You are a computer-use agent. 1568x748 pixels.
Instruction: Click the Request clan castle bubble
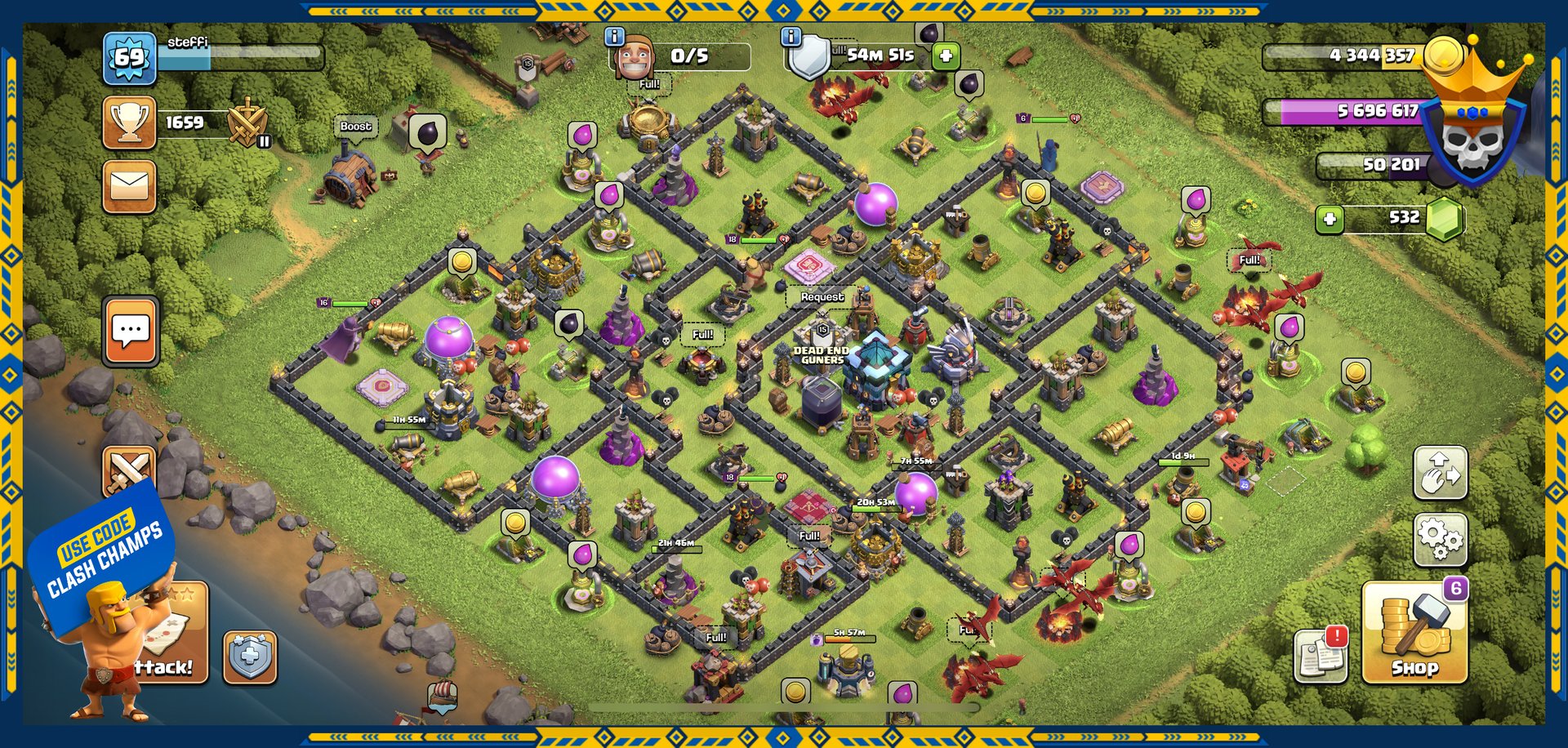[822, 296]
